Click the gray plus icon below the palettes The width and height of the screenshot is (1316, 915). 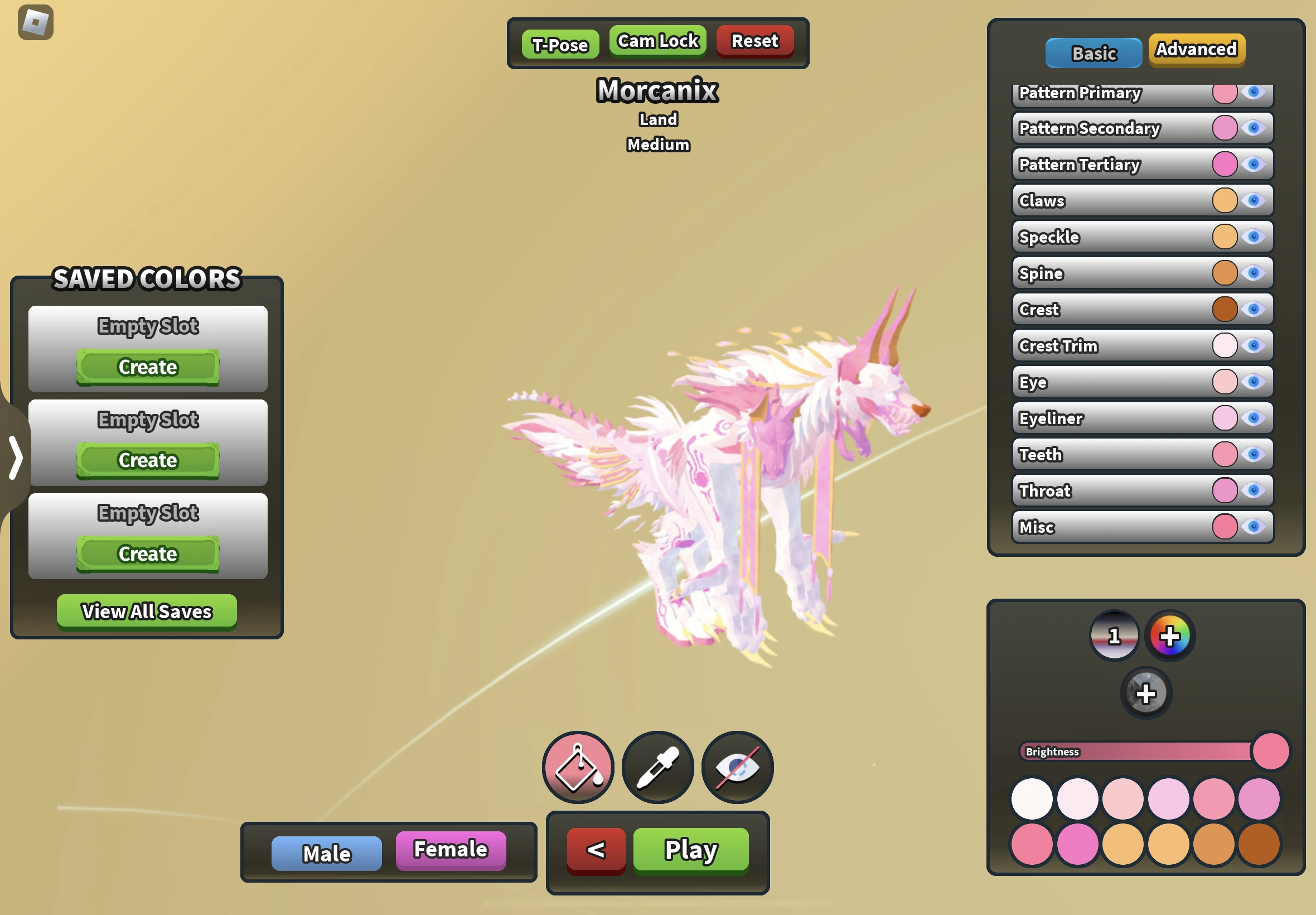(x=1146, y=693)
